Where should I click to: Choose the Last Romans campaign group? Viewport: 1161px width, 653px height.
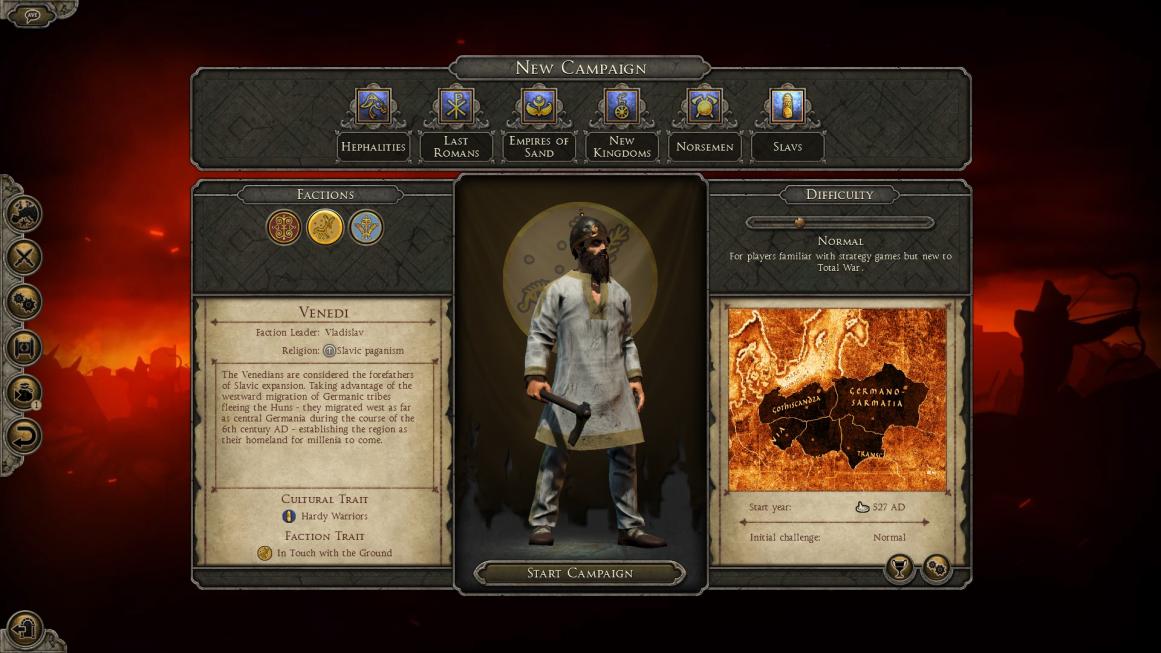pos(456,107)
